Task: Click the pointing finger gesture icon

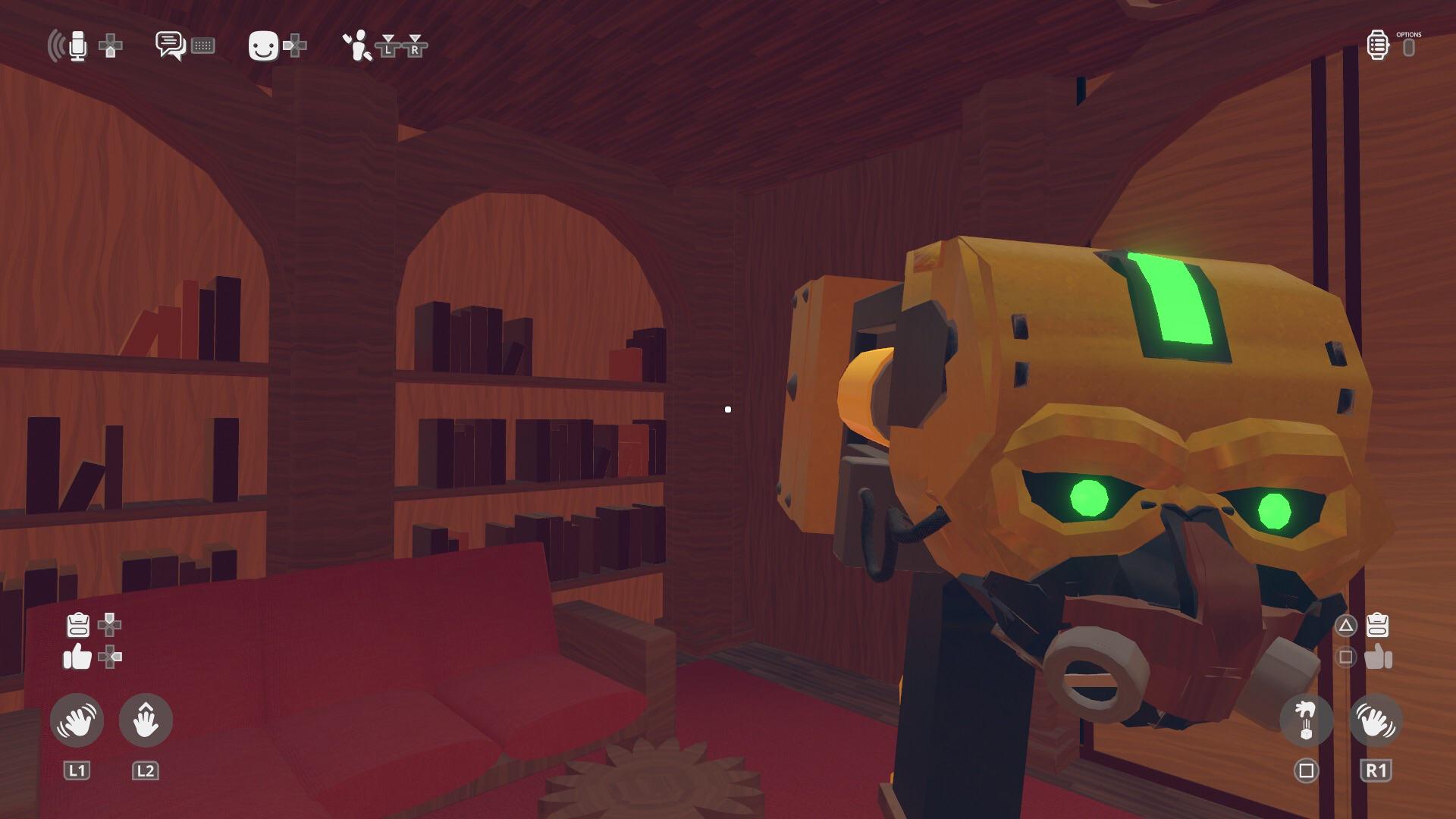Action: [1307, 720]
